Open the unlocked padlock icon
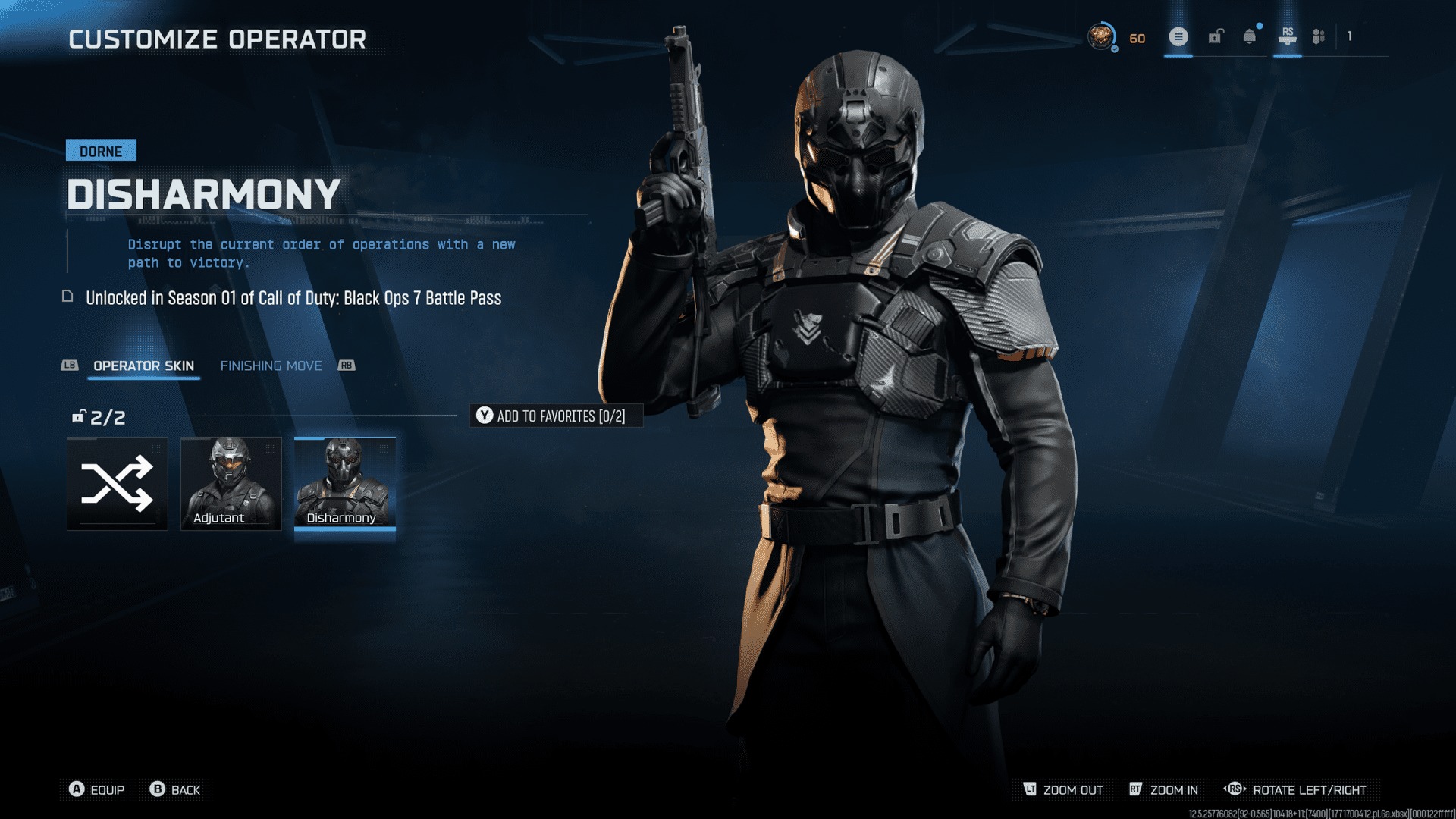The width and height of the screenshot is (1456, 819). click(x=1216, y=36)
